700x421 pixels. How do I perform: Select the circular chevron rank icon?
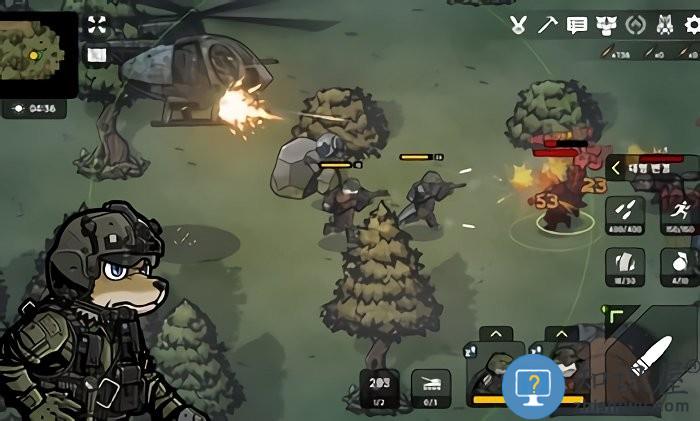[x=633, y=25]
